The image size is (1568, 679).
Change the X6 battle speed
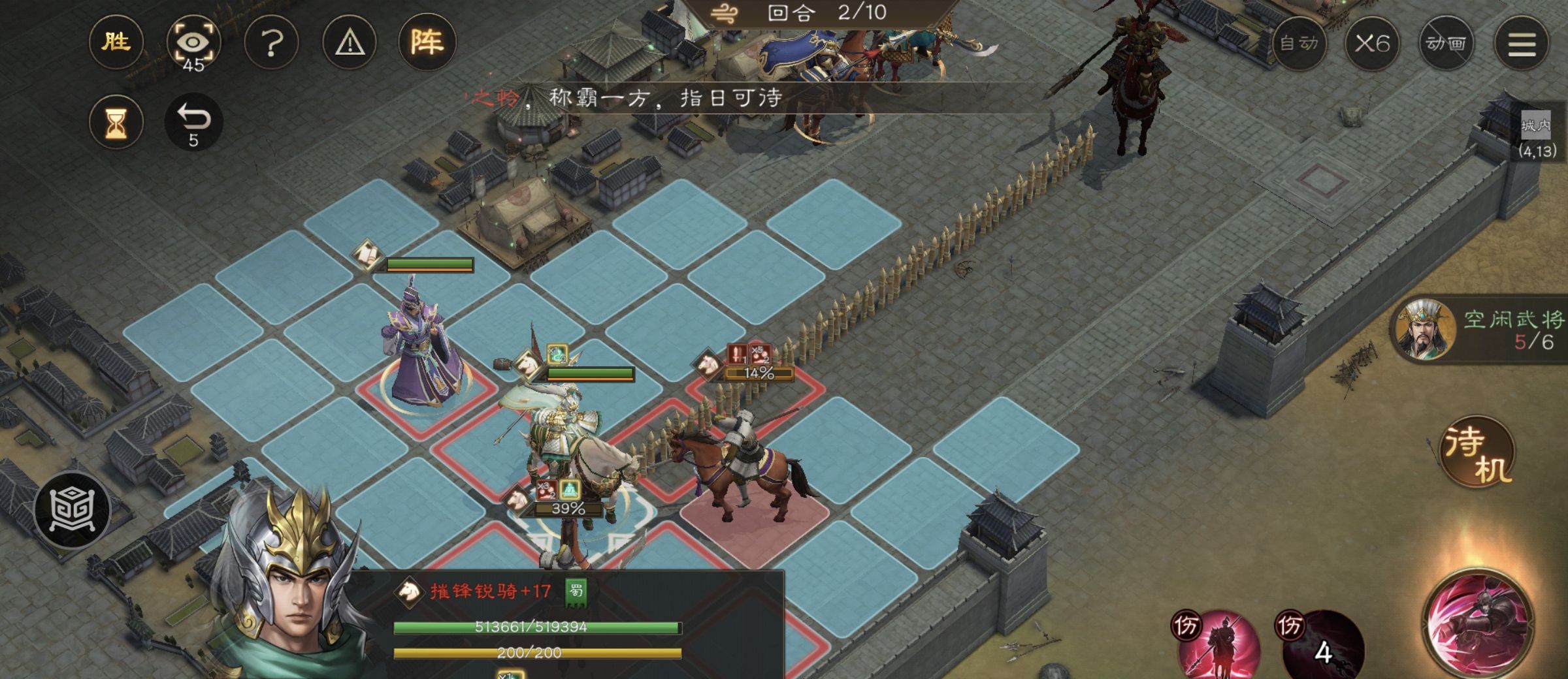pos(1372,43)
